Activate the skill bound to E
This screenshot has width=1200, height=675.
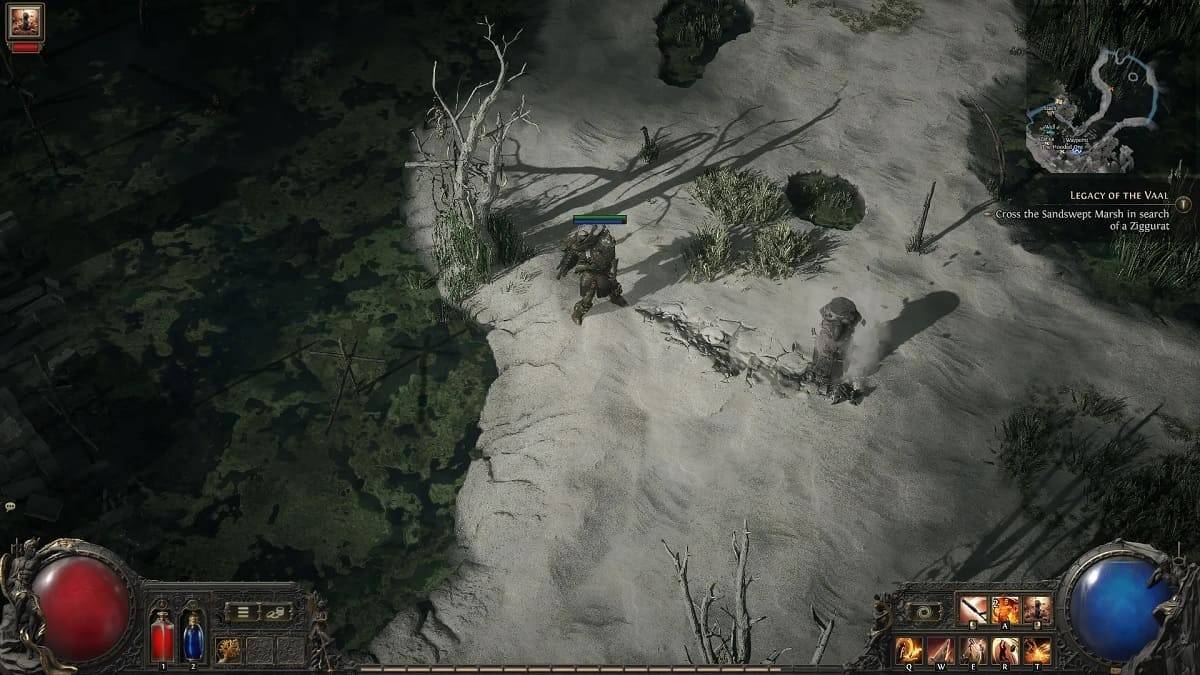coord(973,650)
